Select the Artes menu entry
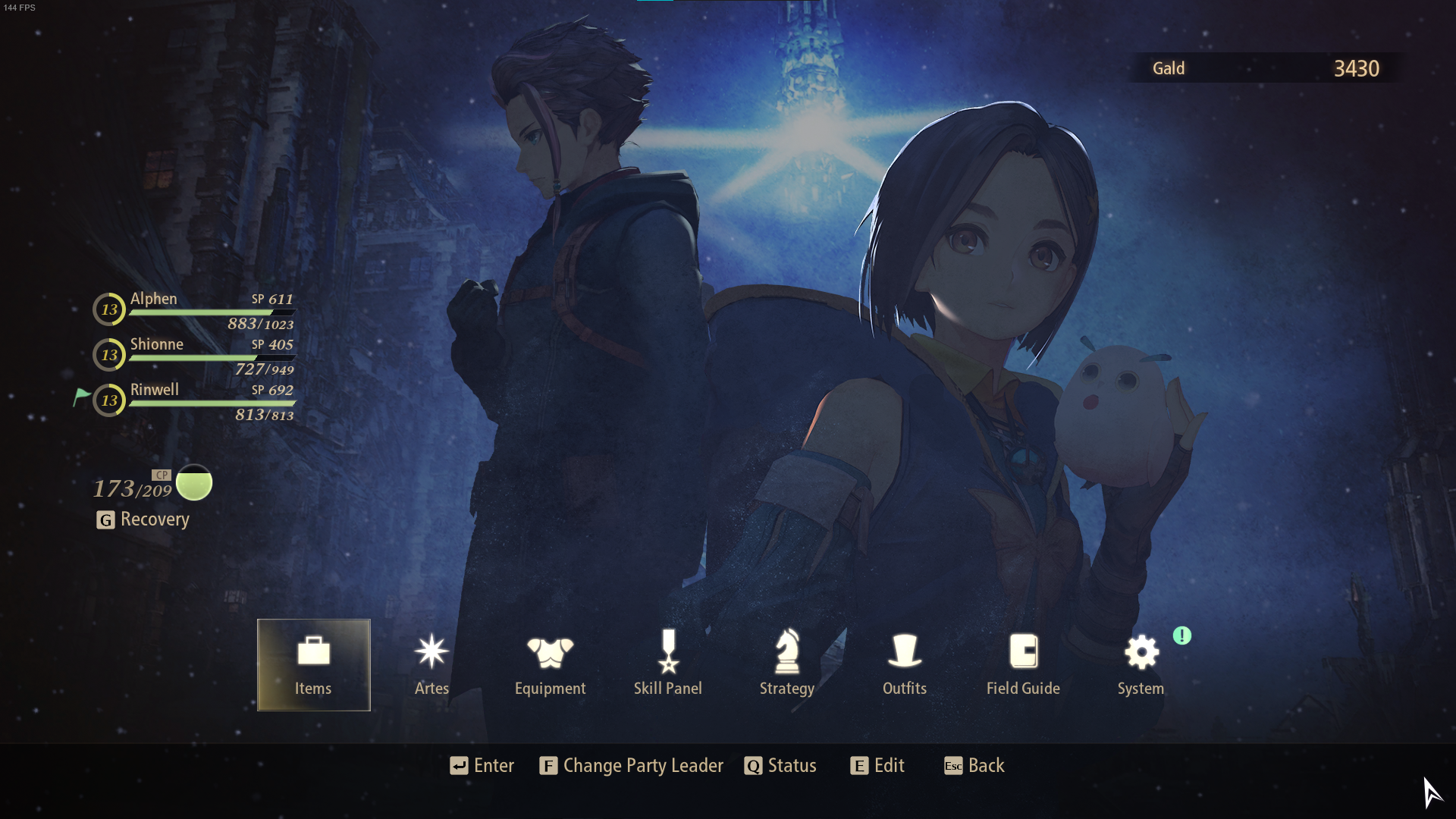 [x=431, y=664]
